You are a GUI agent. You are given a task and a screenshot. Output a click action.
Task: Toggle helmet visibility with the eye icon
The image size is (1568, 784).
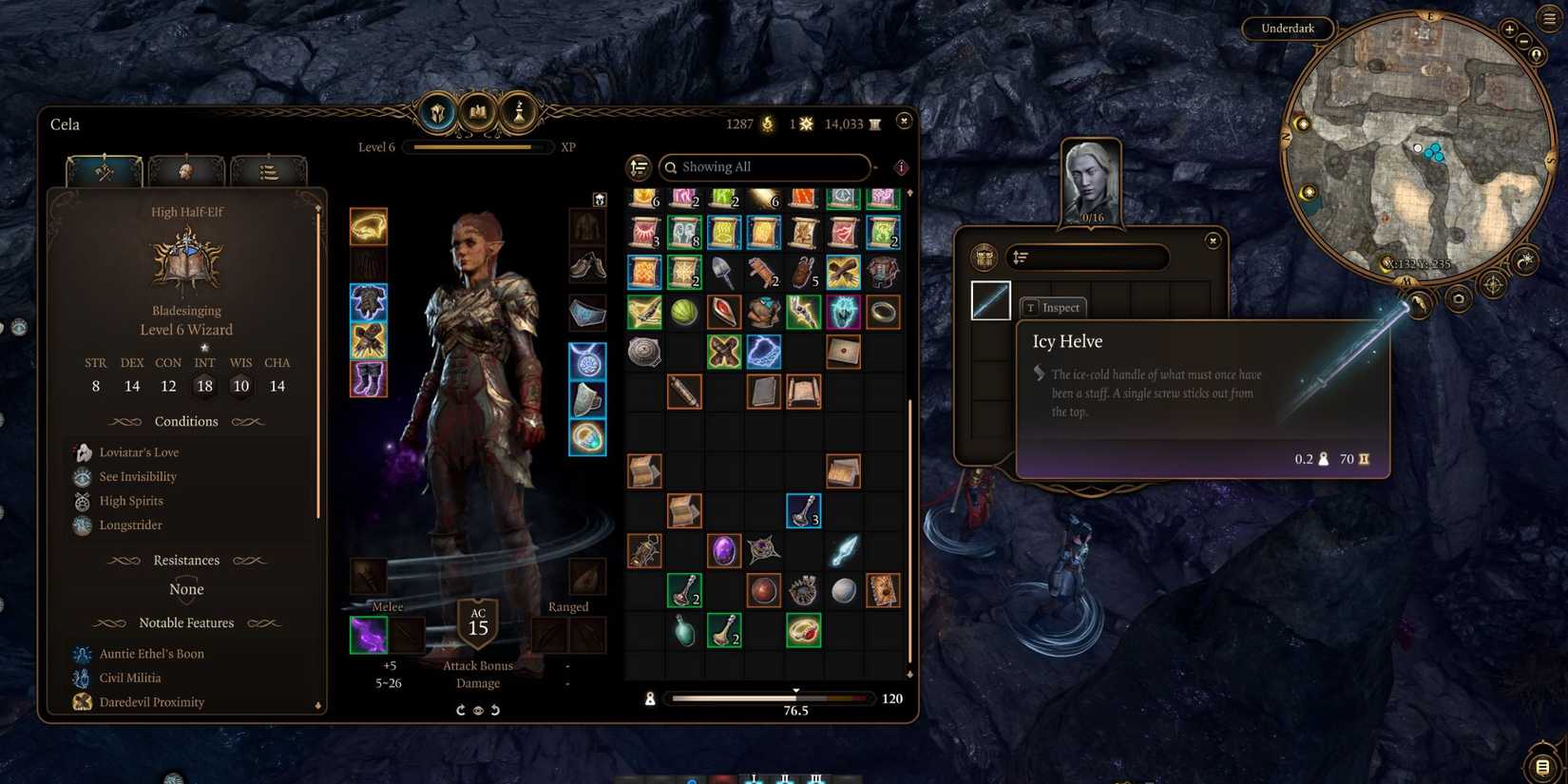click(478, 709)
